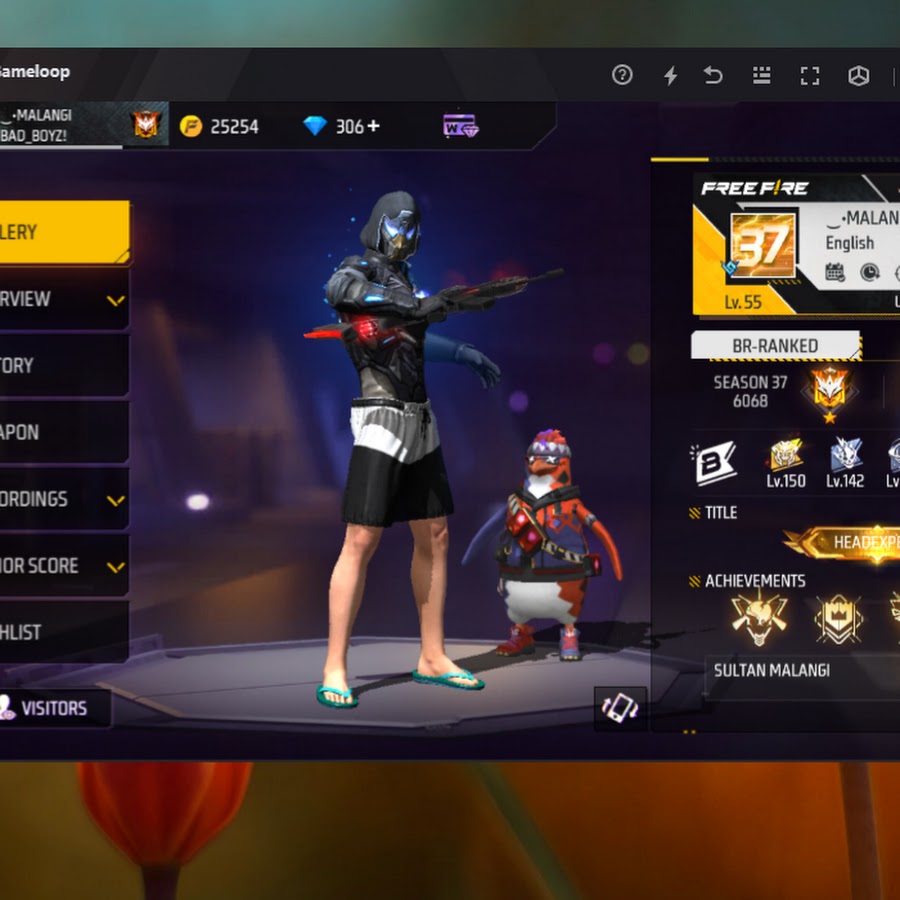Expand the Overview section
The width and height of the screenshot is (900, 900).
click(60, 299)
